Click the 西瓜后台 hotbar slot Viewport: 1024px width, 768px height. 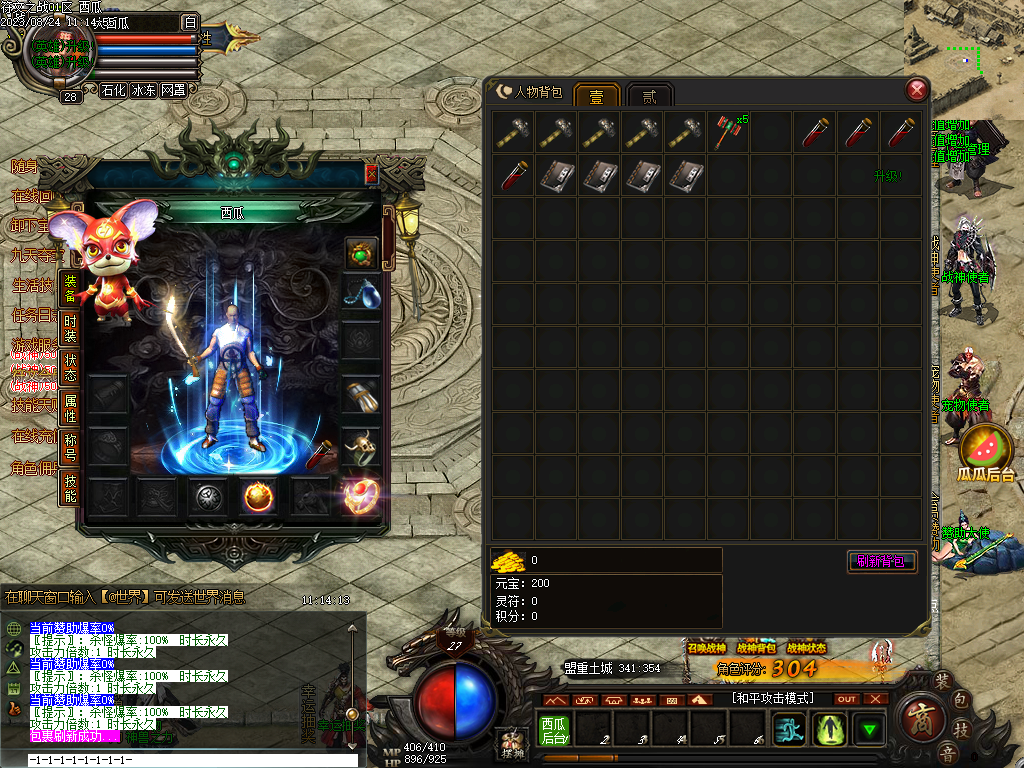click(x=554, y=729)
